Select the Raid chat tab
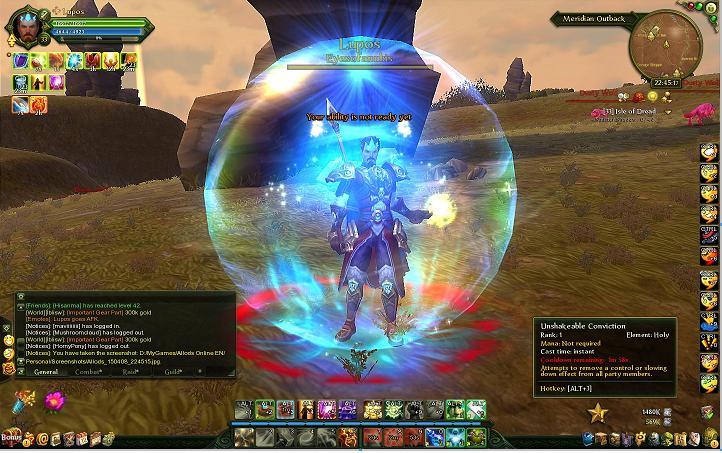722x453 pixels. (130, 372)
